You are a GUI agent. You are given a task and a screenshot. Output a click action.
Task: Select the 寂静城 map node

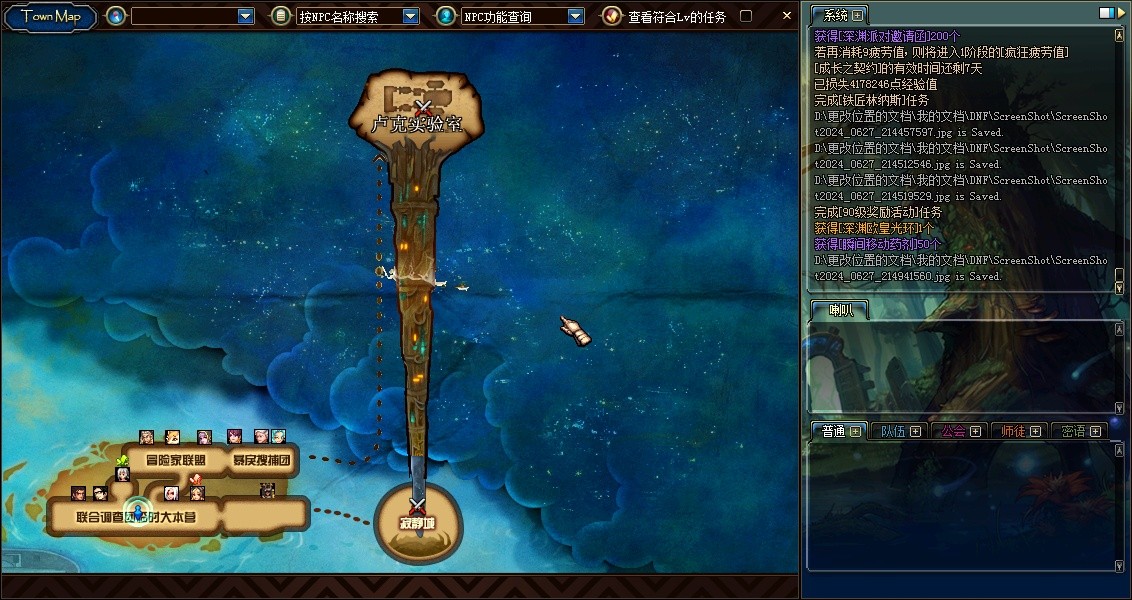(x=418, y=524)
